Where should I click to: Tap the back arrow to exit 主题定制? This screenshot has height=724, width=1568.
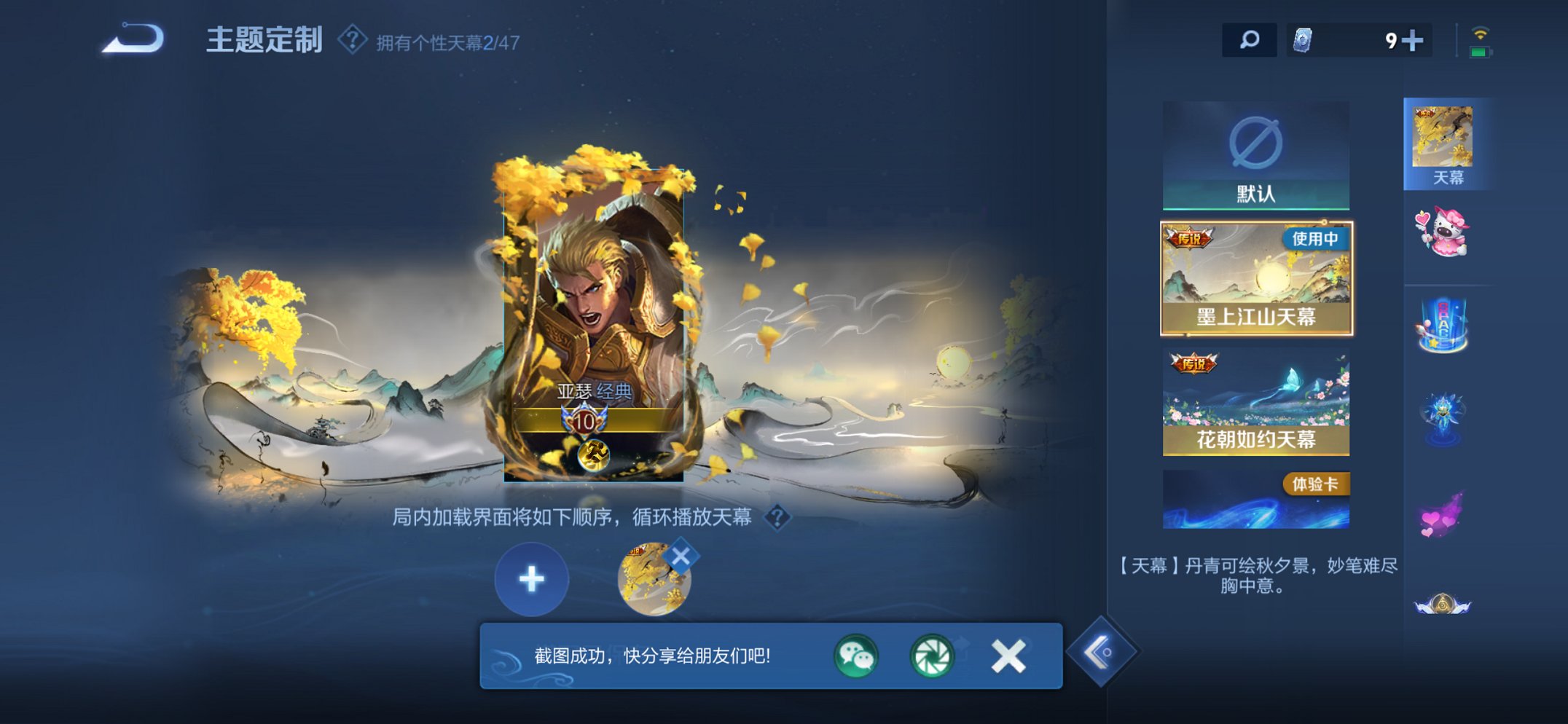pos(135,40)
